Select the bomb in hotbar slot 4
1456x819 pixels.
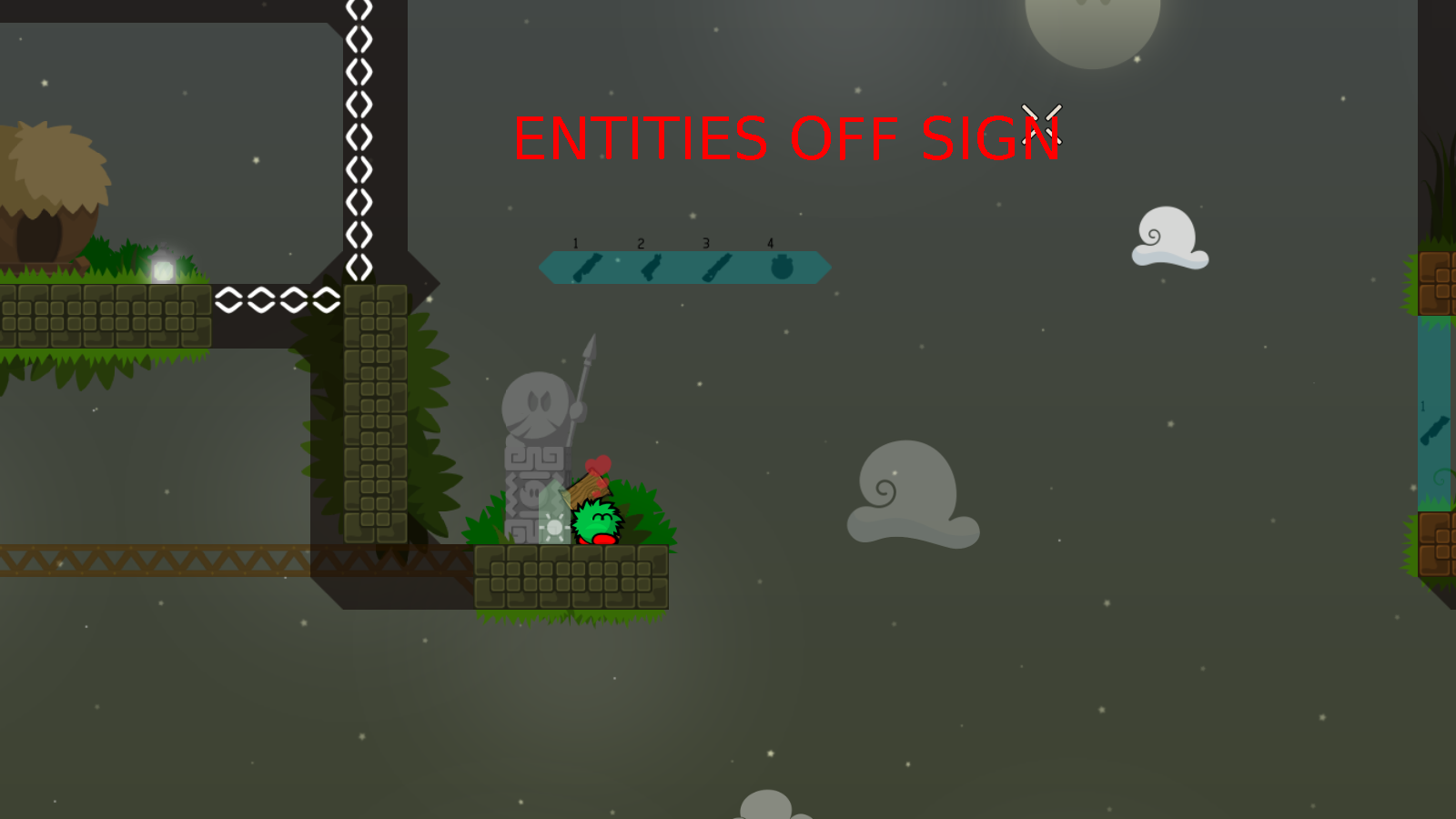781,267
